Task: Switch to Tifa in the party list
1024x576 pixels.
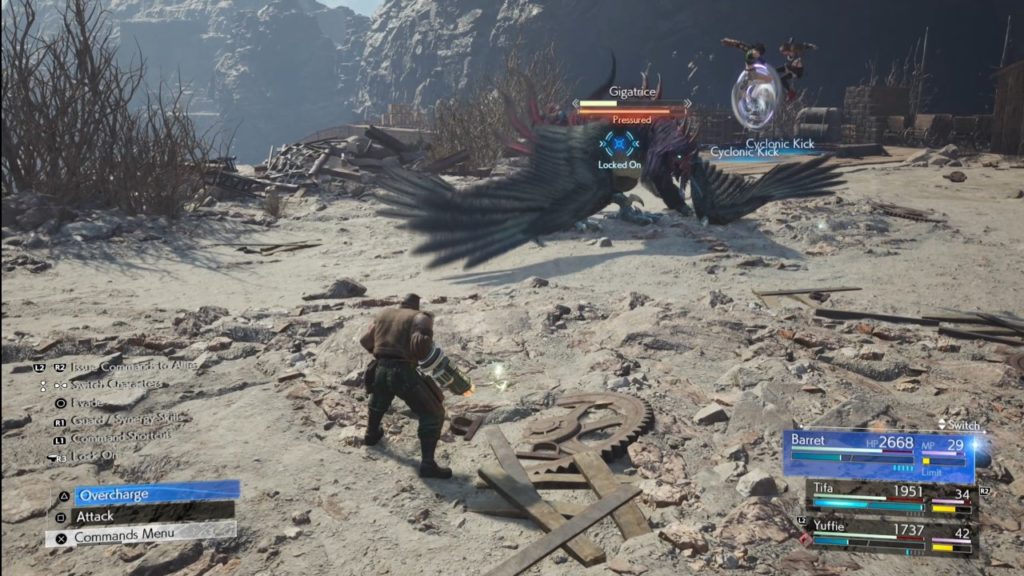Action: [x=892, y=497]
